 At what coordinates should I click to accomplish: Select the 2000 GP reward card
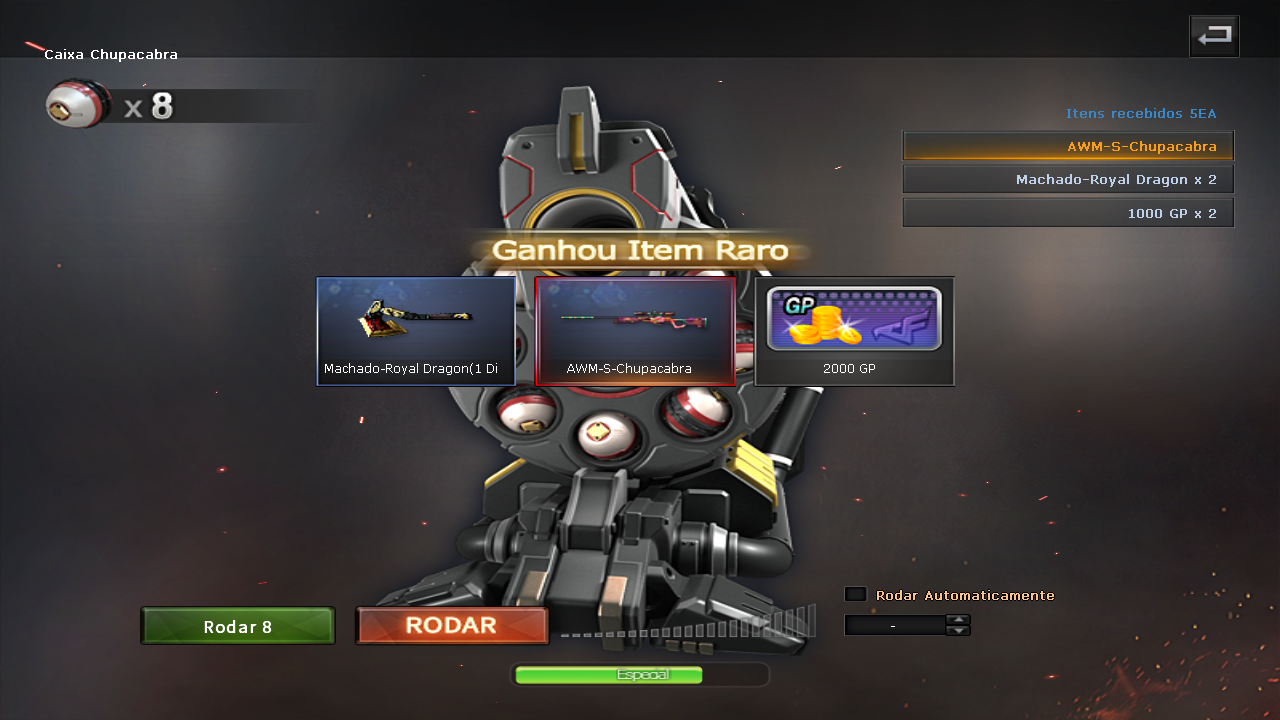[854, 331]
